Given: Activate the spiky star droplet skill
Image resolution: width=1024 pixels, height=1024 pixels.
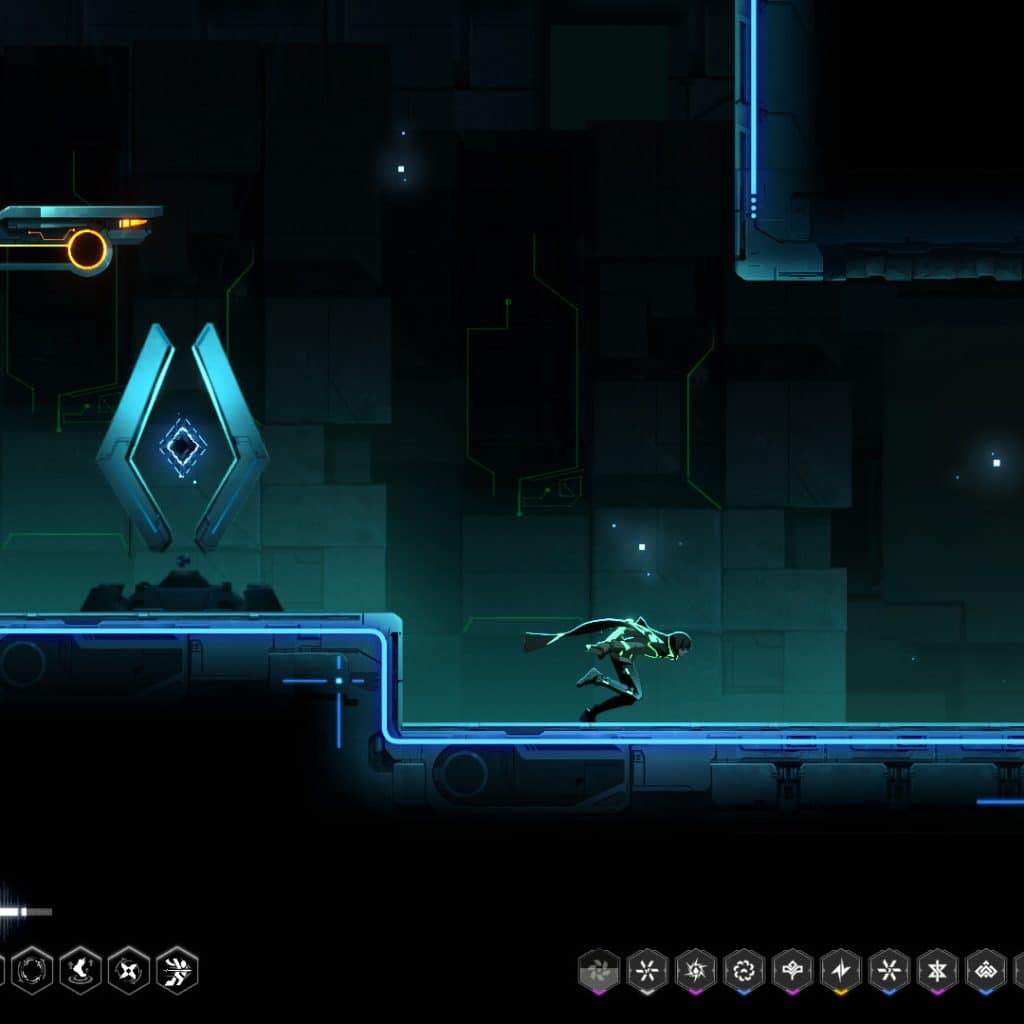Looking at the screenshot, I should 695,970.
